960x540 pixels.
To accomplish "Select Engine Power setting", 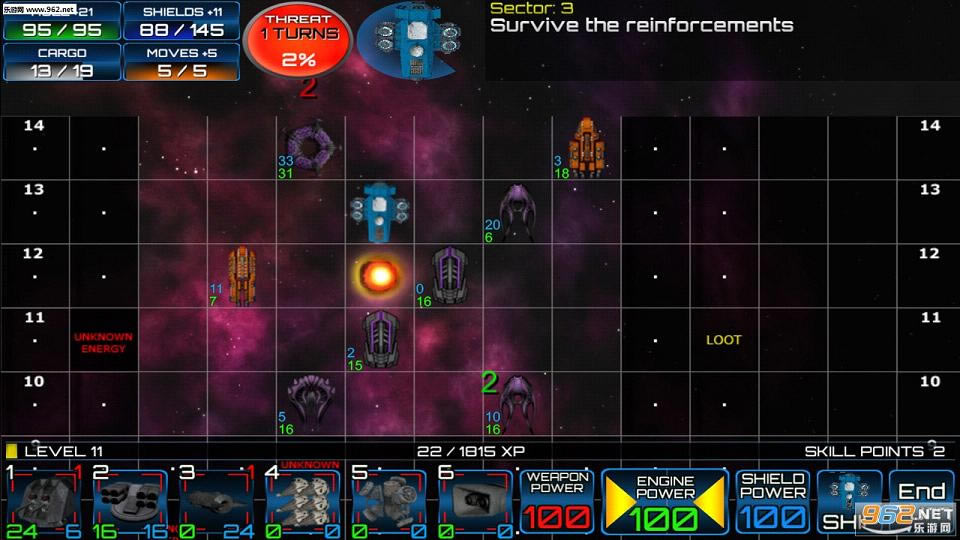I will [665, 501].
